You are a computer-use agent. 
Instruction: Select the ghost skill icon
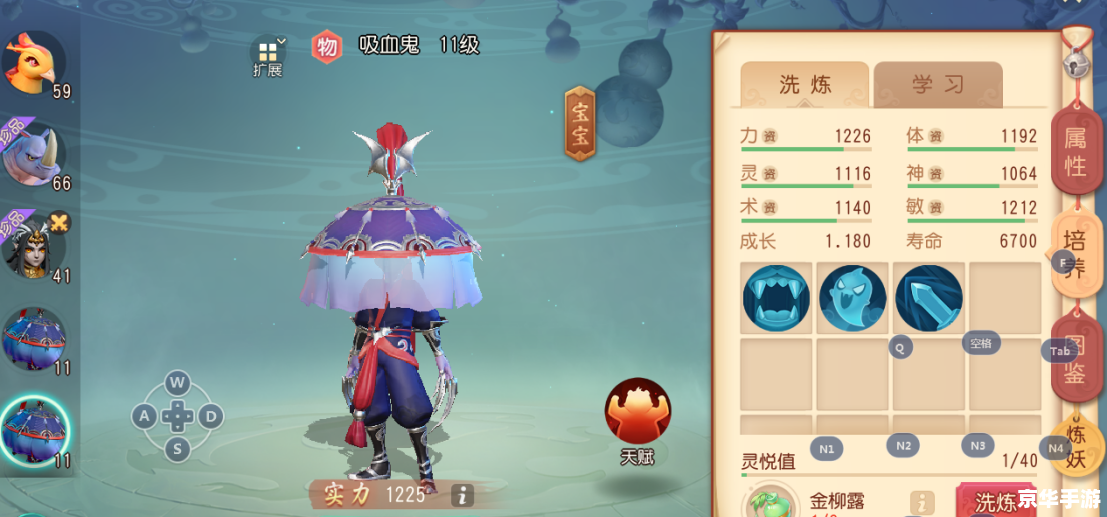(852, 298)
